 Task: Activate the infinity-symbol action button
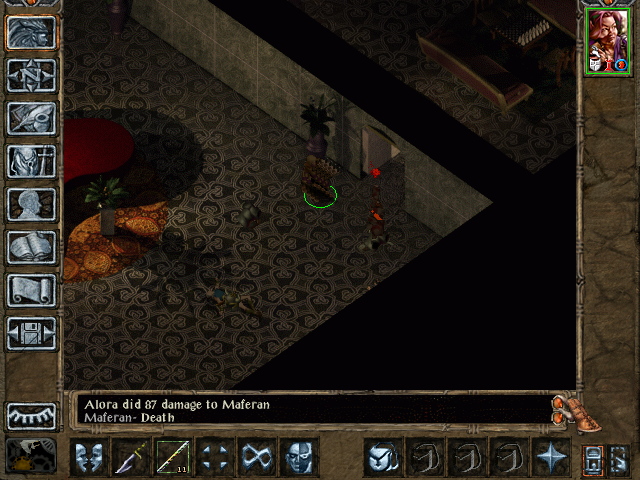coord(257,457)
